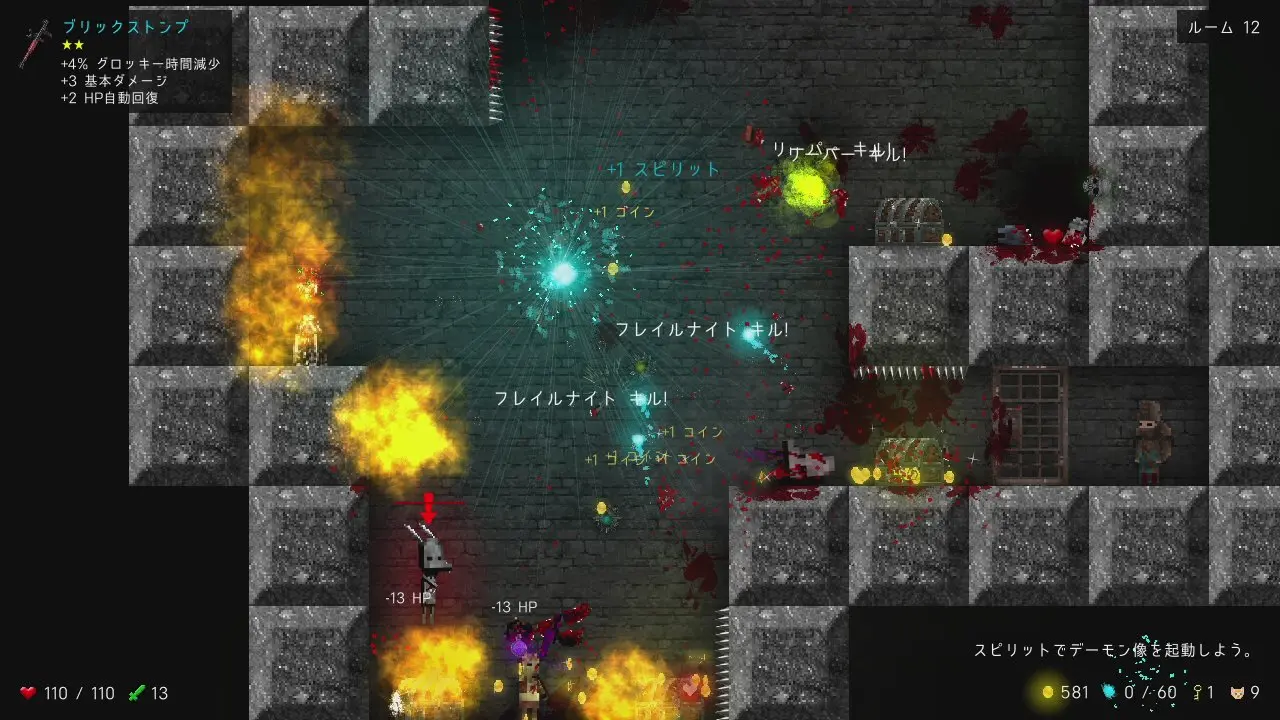Click the cat face counter icon
This screenshot has height=720, width=1280.
(x=1238, y=692)
